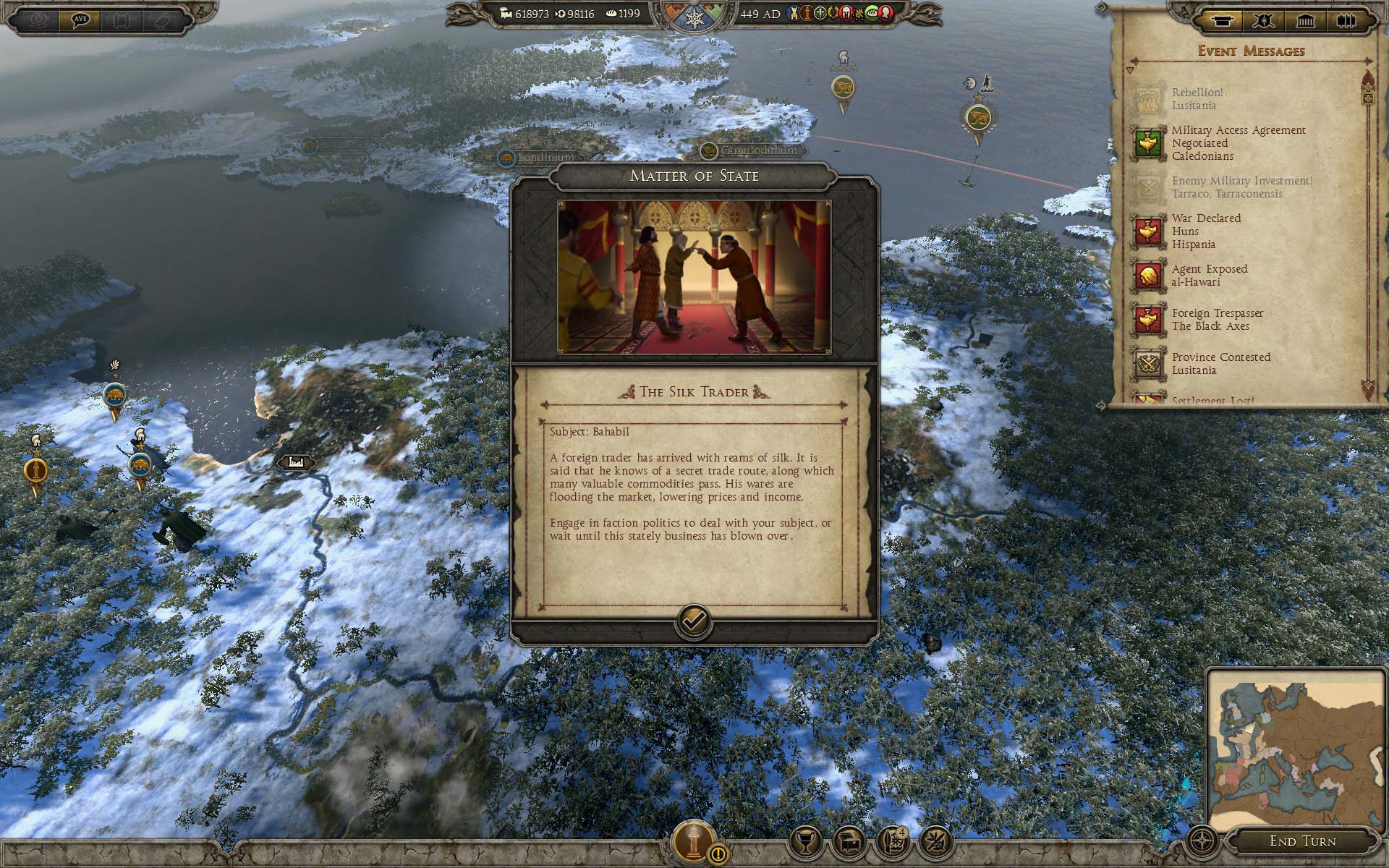View the Agent Exposed al-Hawari message
Image resolution: width=1389 pixels, height=868 pixels.
1210,275
